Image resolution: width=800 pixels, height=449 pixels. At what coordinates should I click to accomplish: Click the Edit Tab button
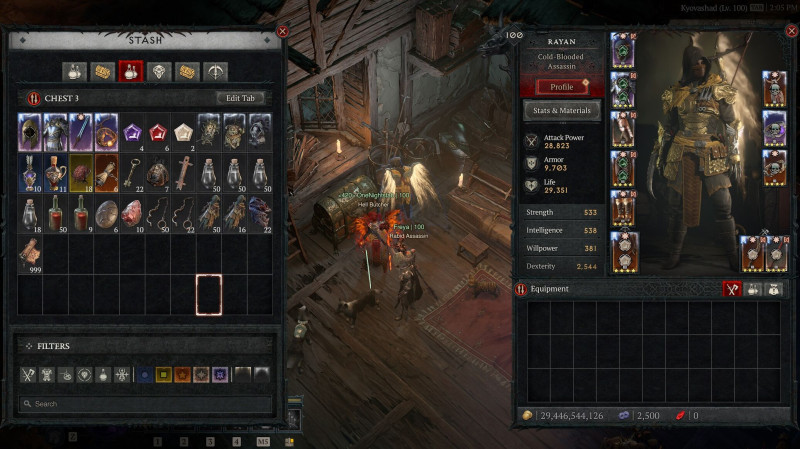pos(242,97)
